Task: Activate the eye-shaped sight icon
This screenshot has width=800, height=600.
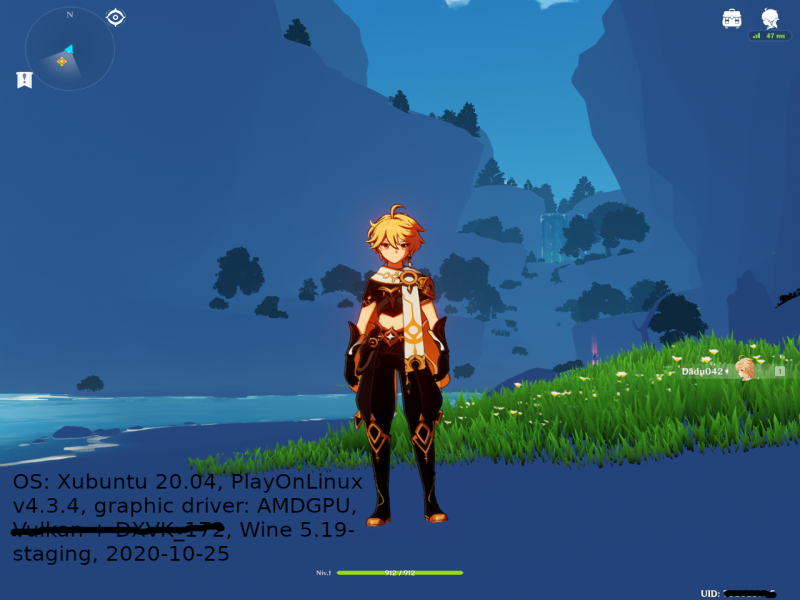Action: [x=115, y=17]
